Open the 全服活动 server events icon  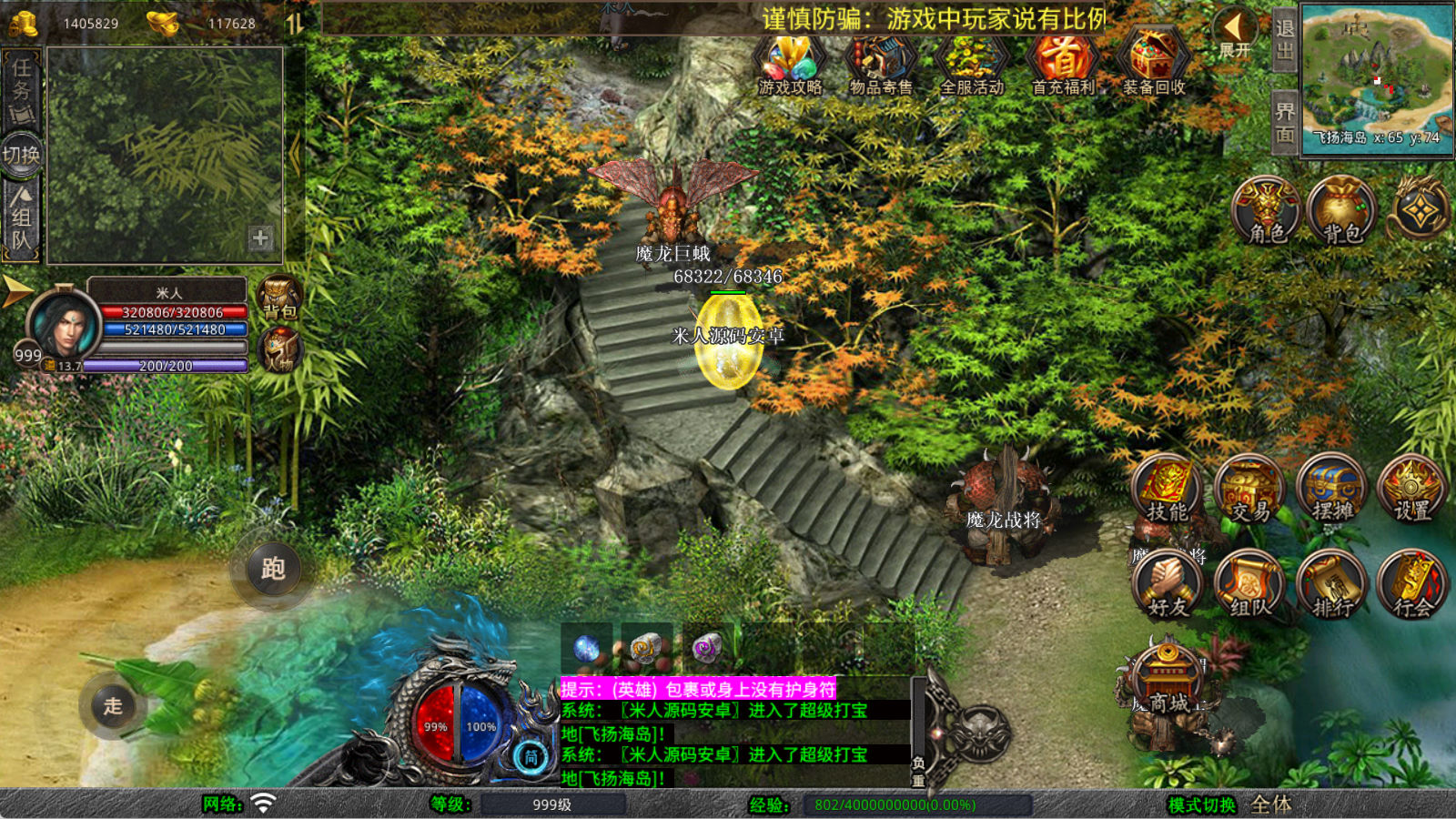pos(971,64)
